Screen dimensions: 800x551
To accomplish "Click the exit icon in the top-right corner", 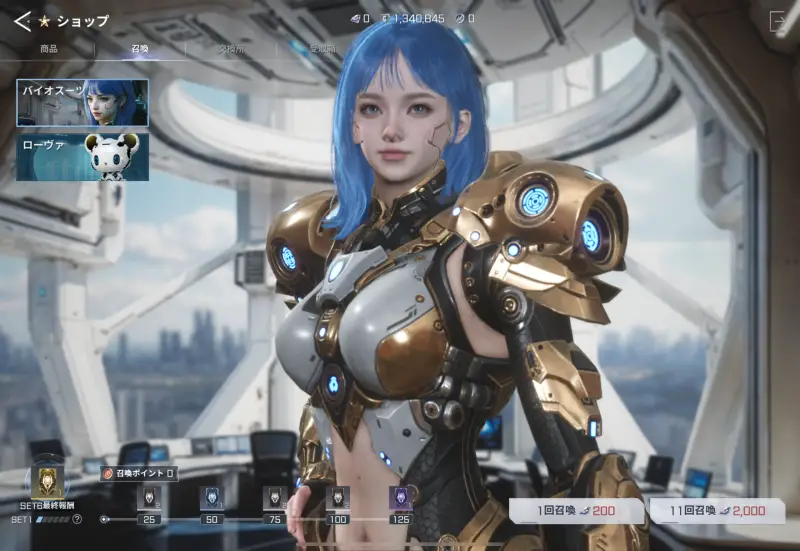I will 779,20.
